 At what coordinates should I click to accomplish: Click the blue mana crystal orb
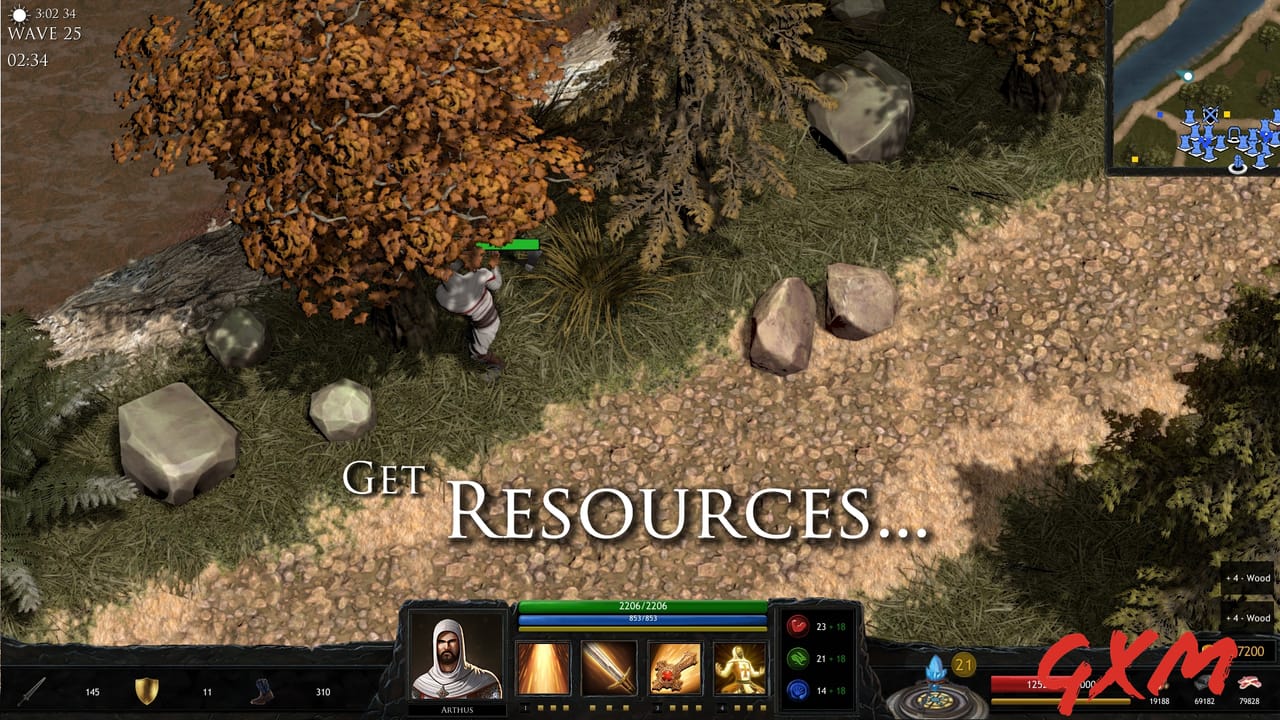point(936,668)
